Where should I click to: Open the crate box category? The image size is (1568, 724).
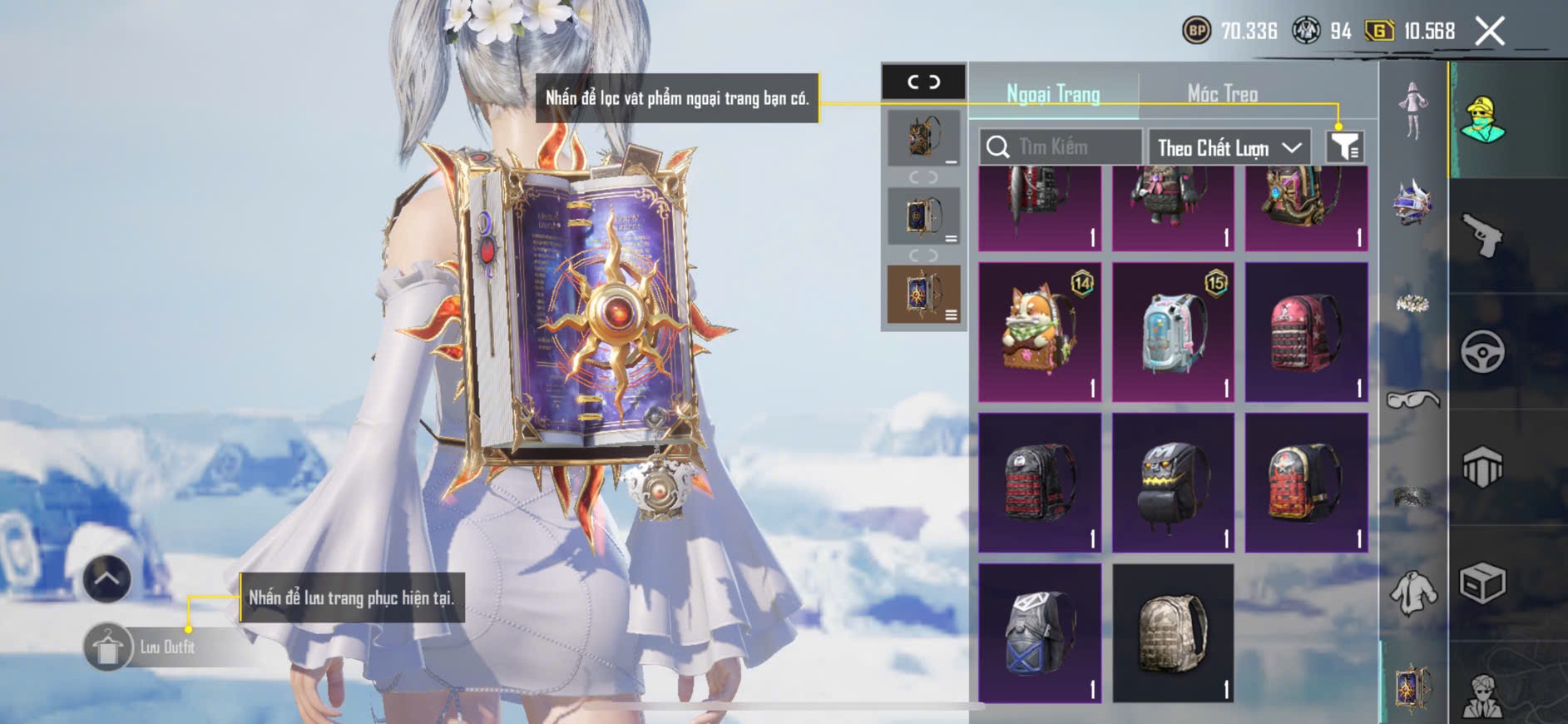1482,583
